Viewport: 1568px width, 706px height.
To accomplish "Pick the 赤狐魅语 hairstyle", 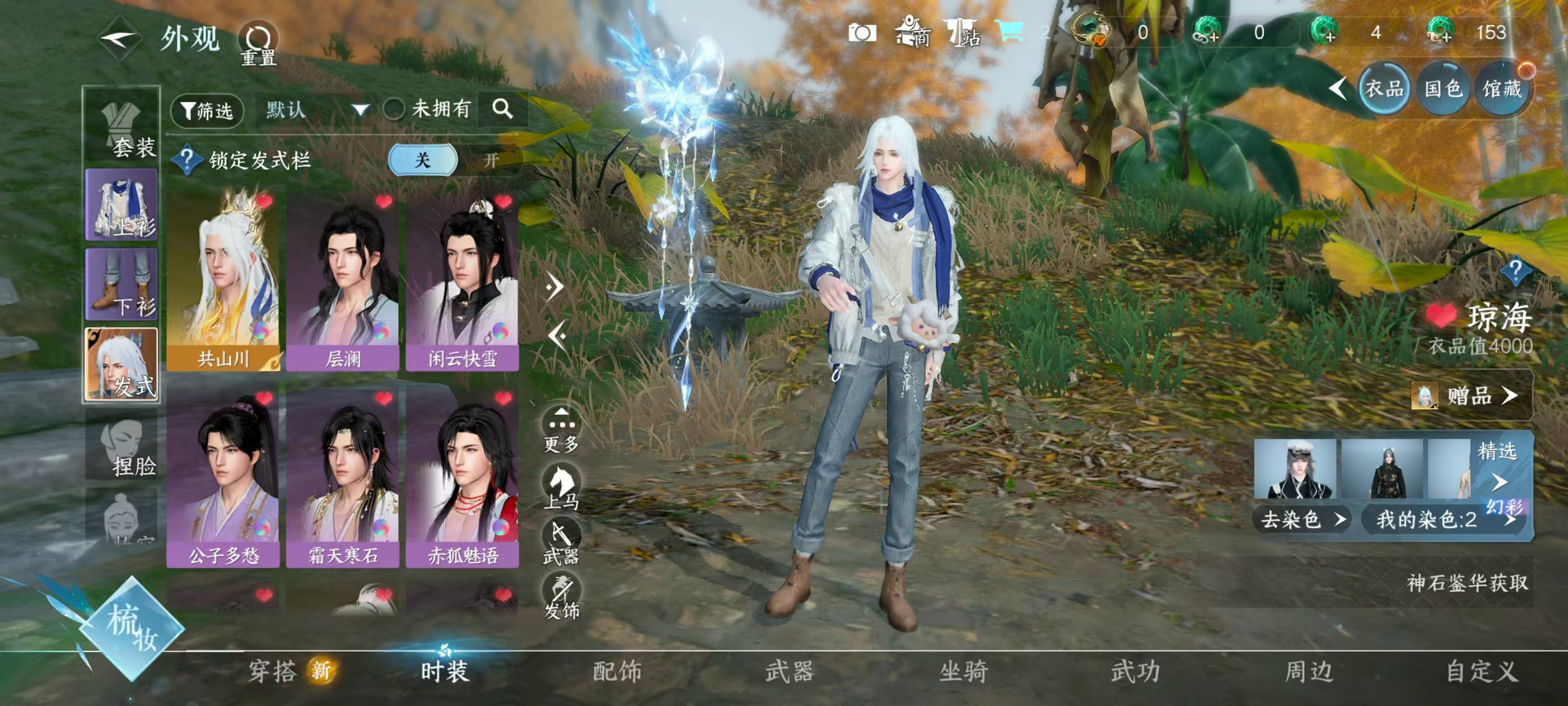I will point(462,479).
